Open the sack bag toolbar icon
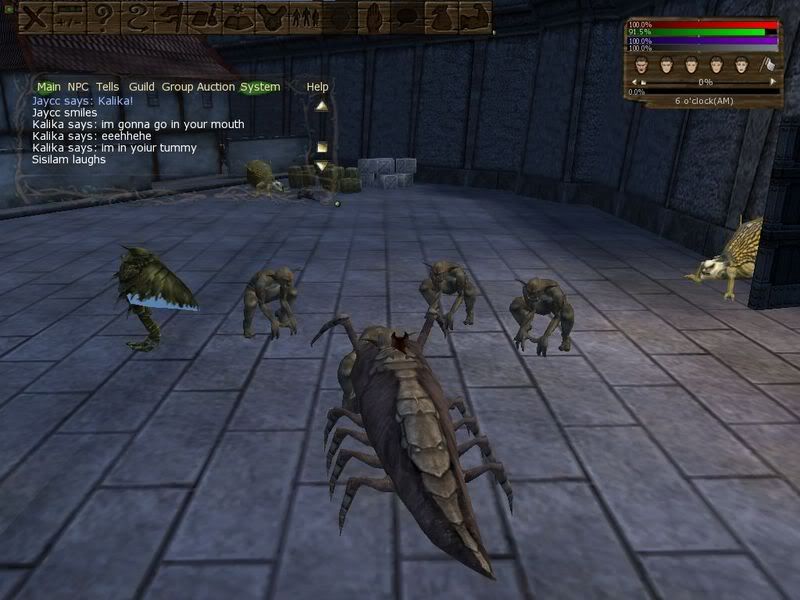The width and height of the screenshot is (800, 600). 440,16
